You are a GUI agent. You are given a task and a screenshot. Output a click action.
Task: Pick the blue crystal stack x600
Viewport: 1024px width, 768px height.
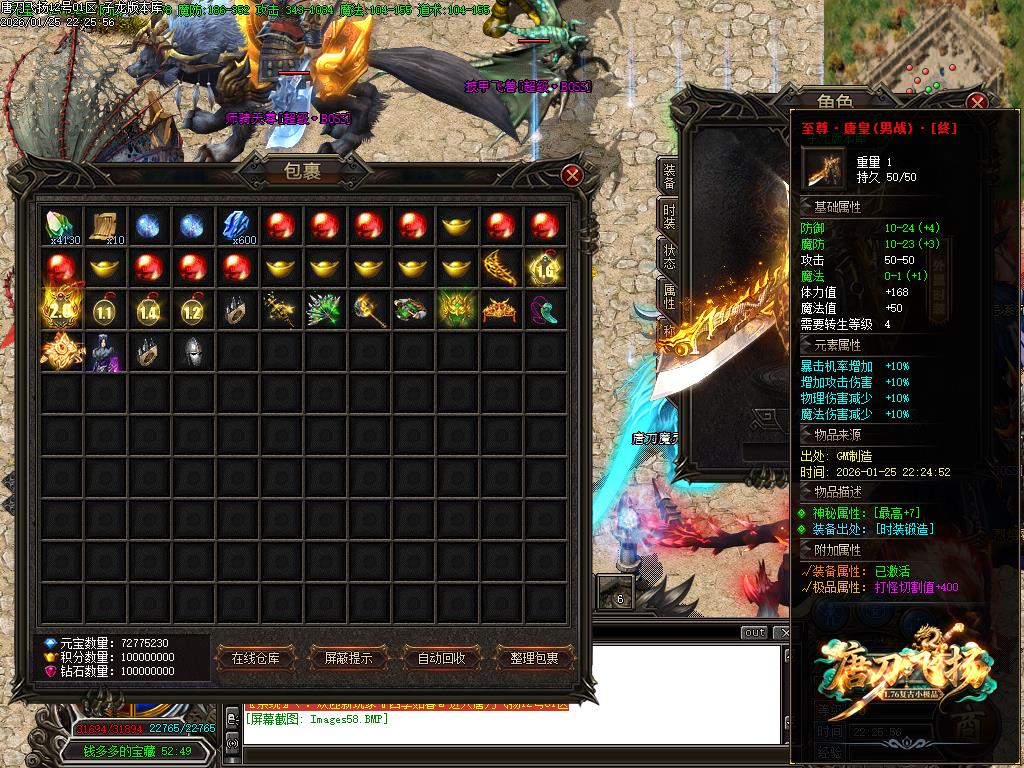point(237,225)
